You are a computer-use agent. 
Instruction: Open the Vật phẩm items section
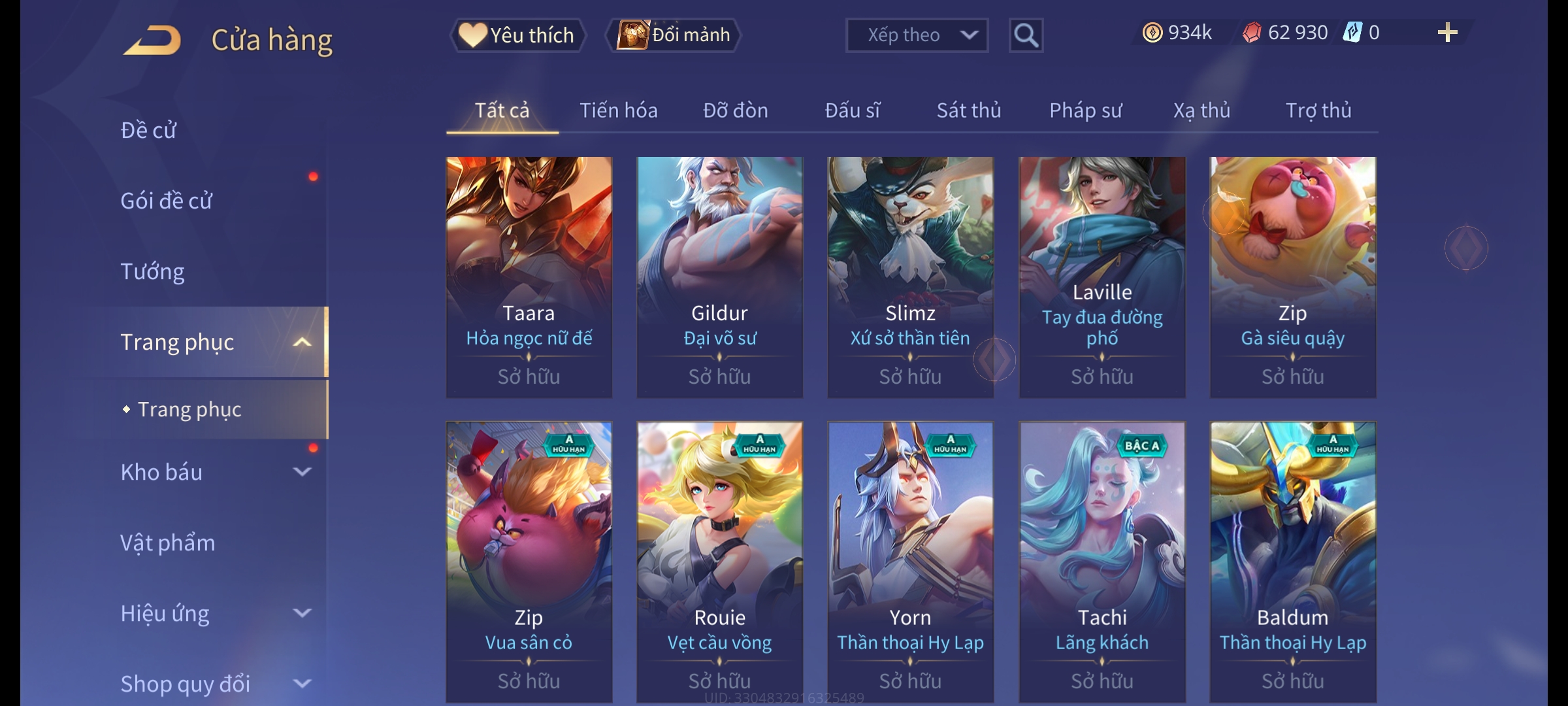(x=168, y=543)
